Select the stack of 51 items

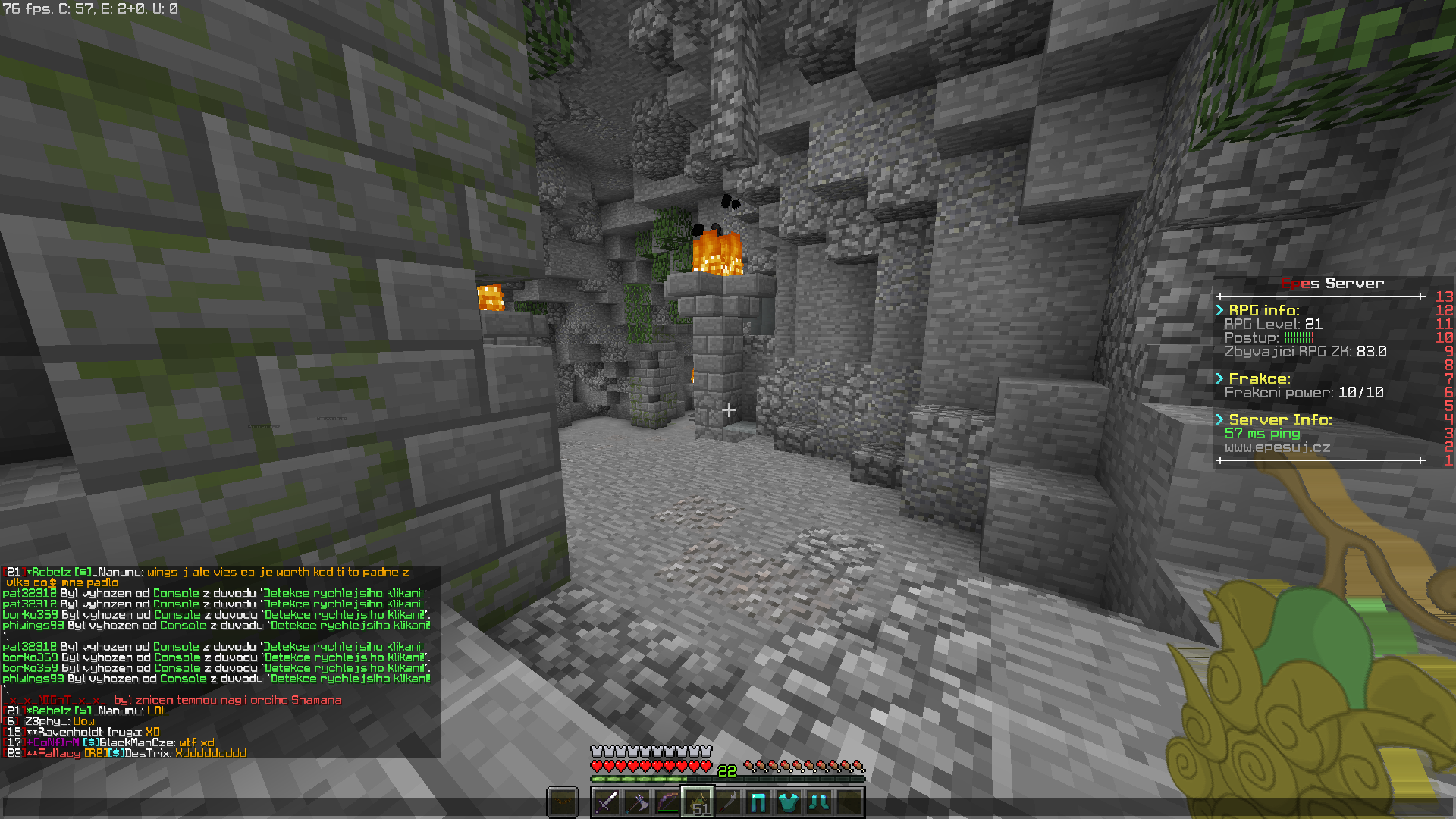(x=698, y=802)
